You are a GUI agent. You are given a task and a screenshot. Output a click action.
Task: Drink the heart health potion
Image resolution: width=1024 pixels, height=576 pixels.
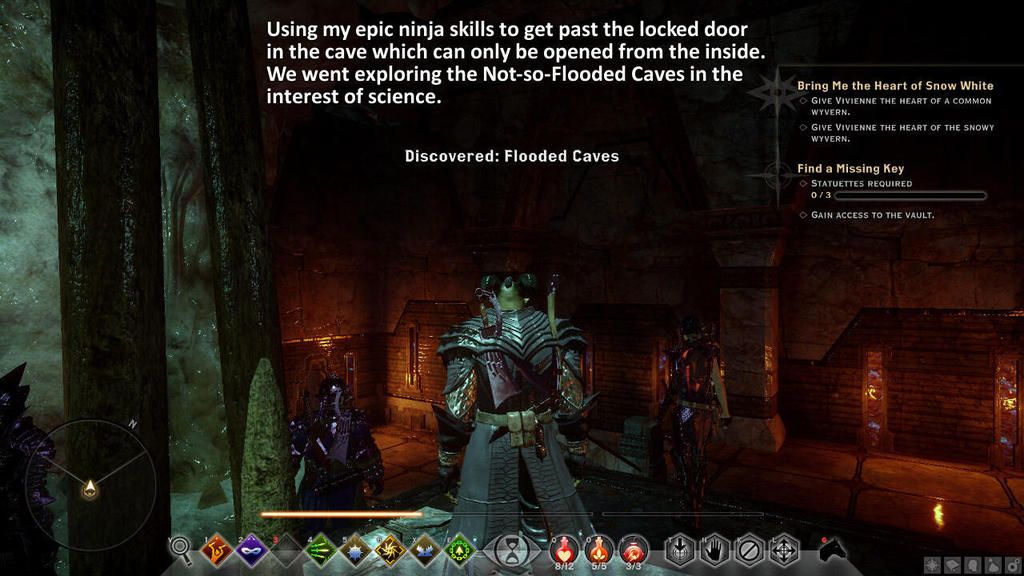coord(563,549)
